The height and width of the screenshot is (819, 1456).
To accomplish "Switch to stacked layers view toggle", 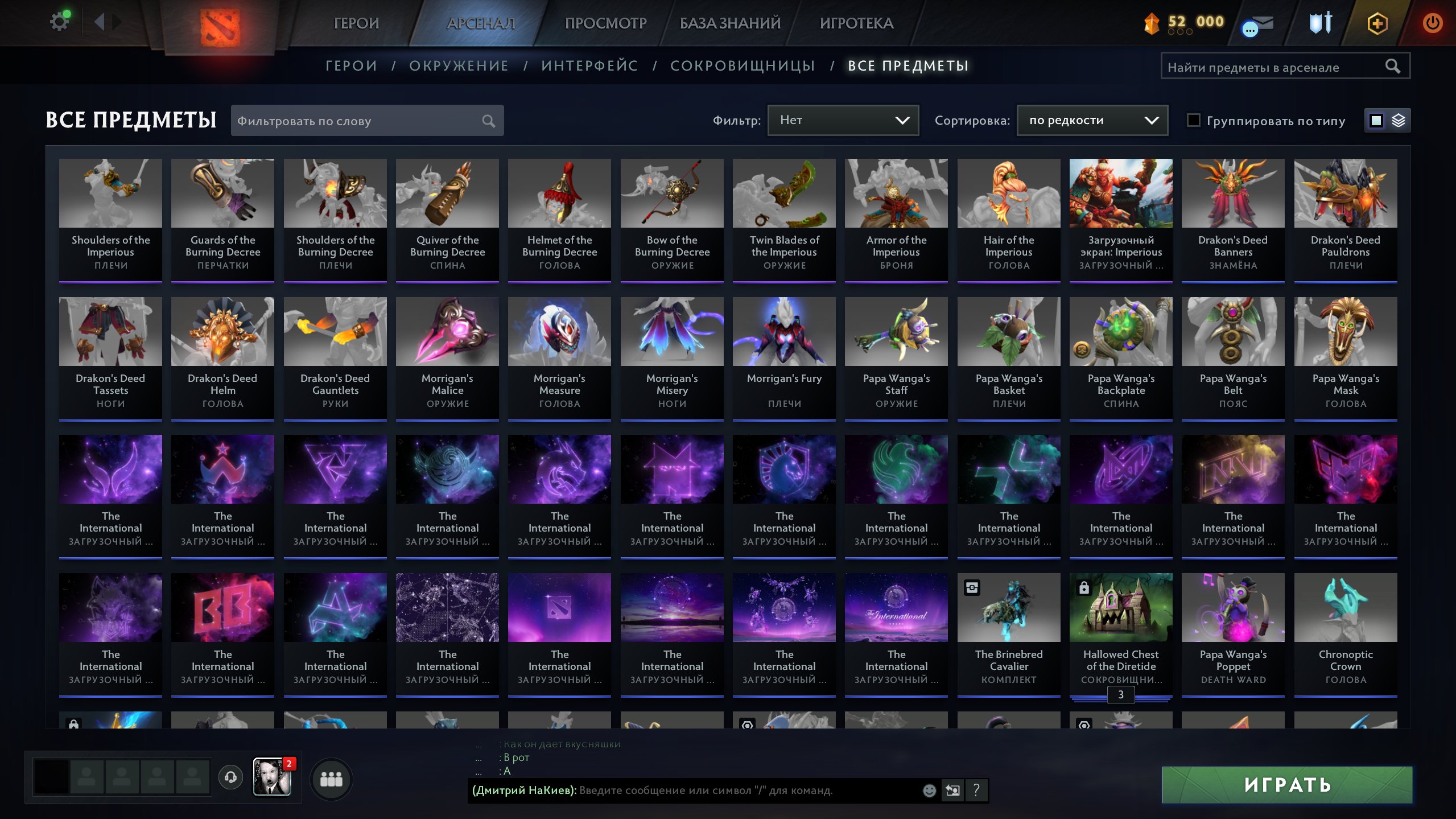I will 1399,120.
